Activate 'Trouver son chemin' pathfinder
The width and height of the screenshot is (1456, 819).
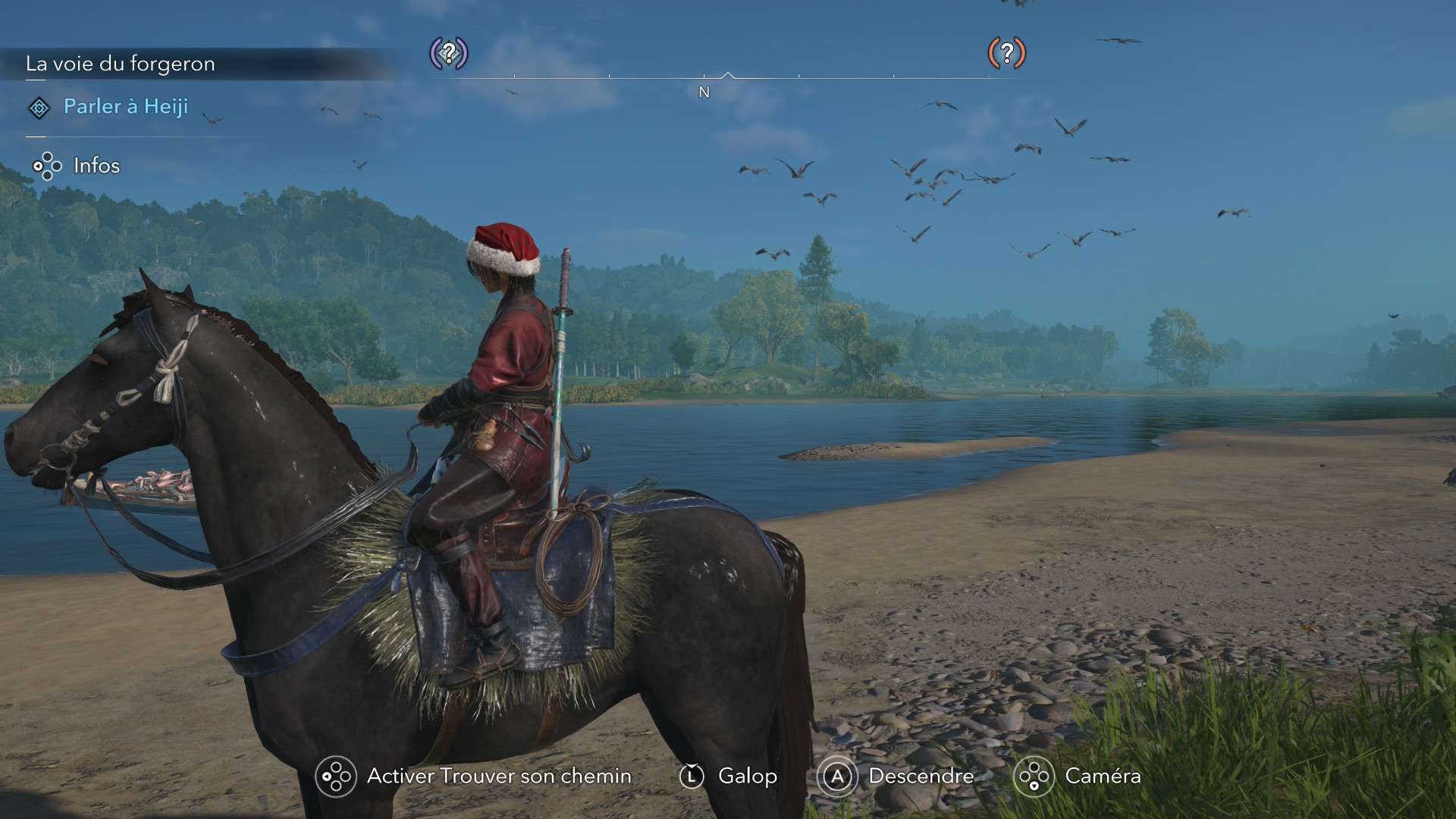(498, 776)
